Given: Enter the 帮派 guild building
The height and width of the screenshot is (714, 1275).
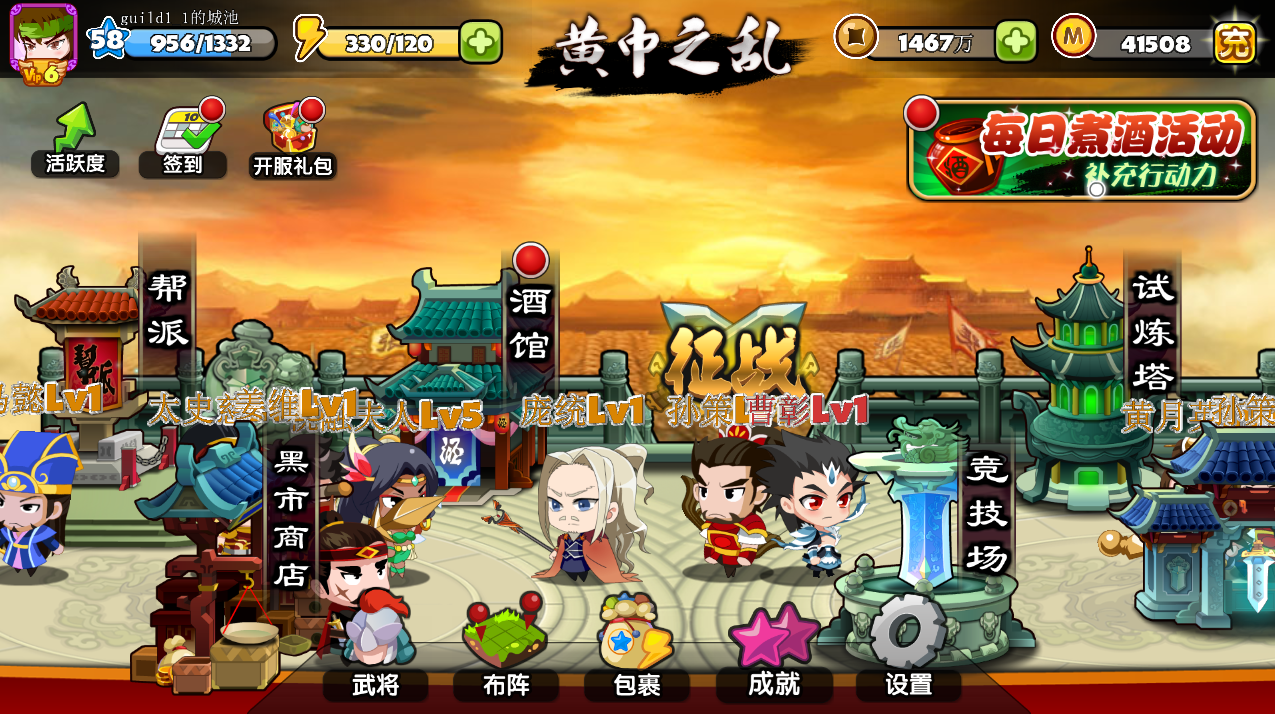Looking at the screenshot, I should (167, 310).
